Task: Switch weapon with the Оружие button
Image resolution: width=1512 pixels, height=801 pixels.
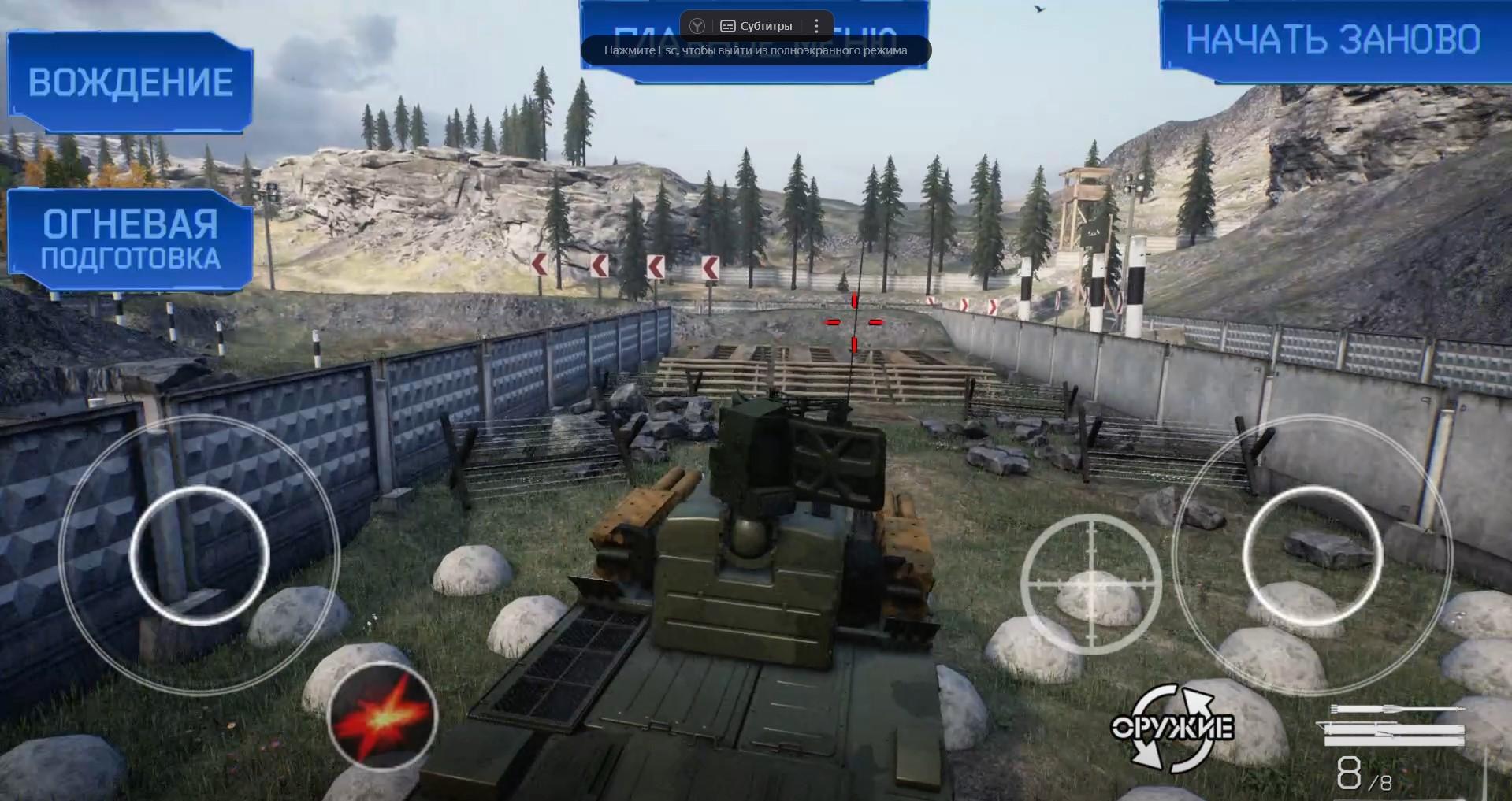Action: point(1172,728)
